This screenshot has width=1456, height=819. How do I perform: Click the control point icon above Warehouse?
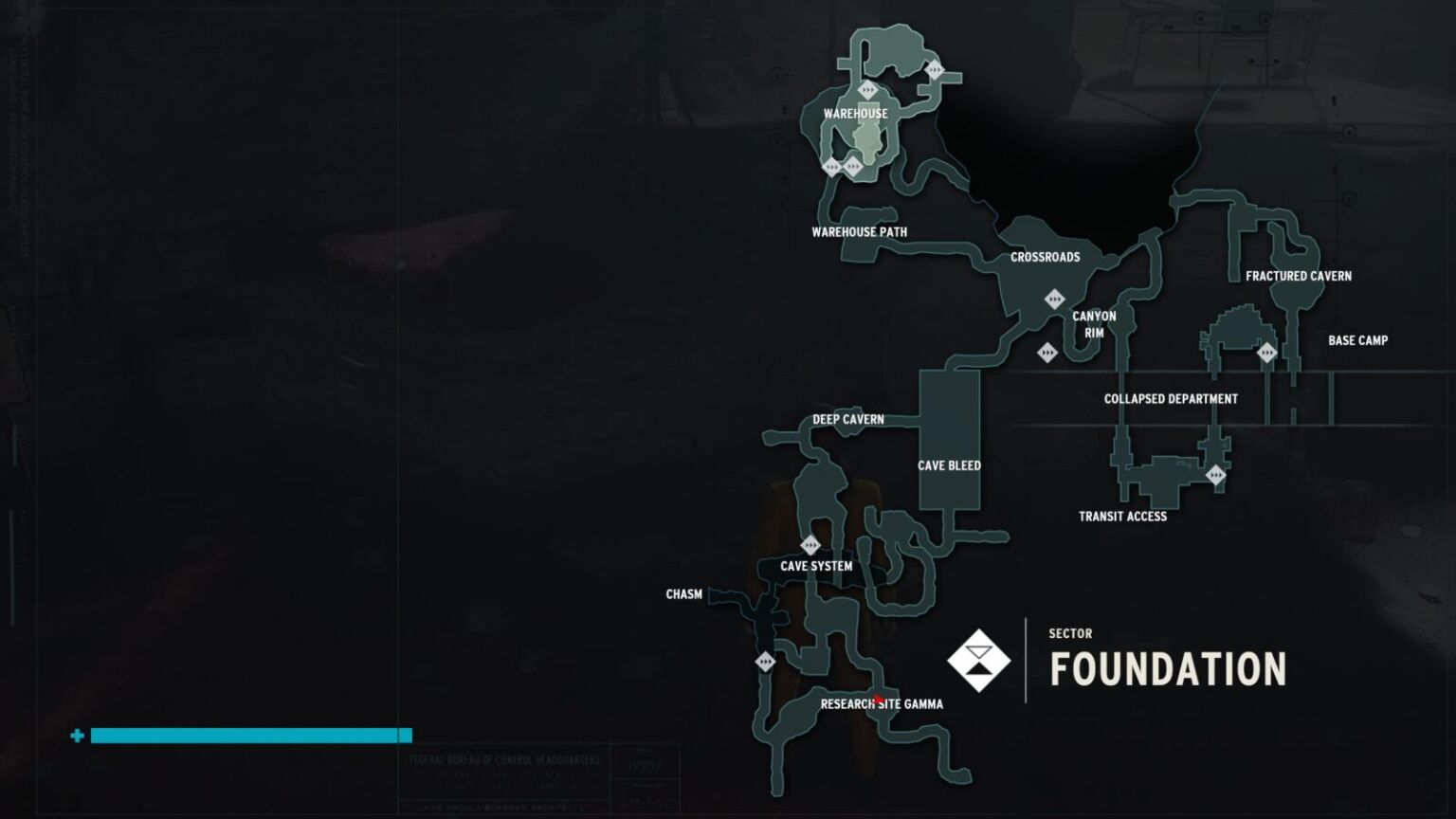point(867,89)
